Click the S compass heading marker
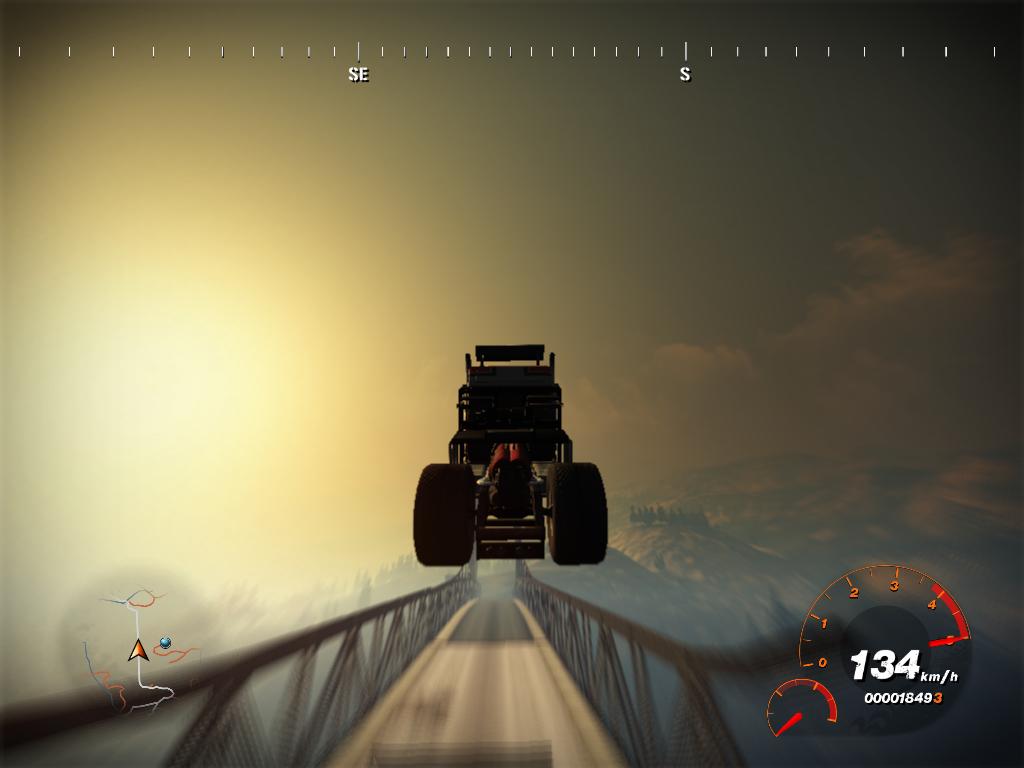 [685, 73]
